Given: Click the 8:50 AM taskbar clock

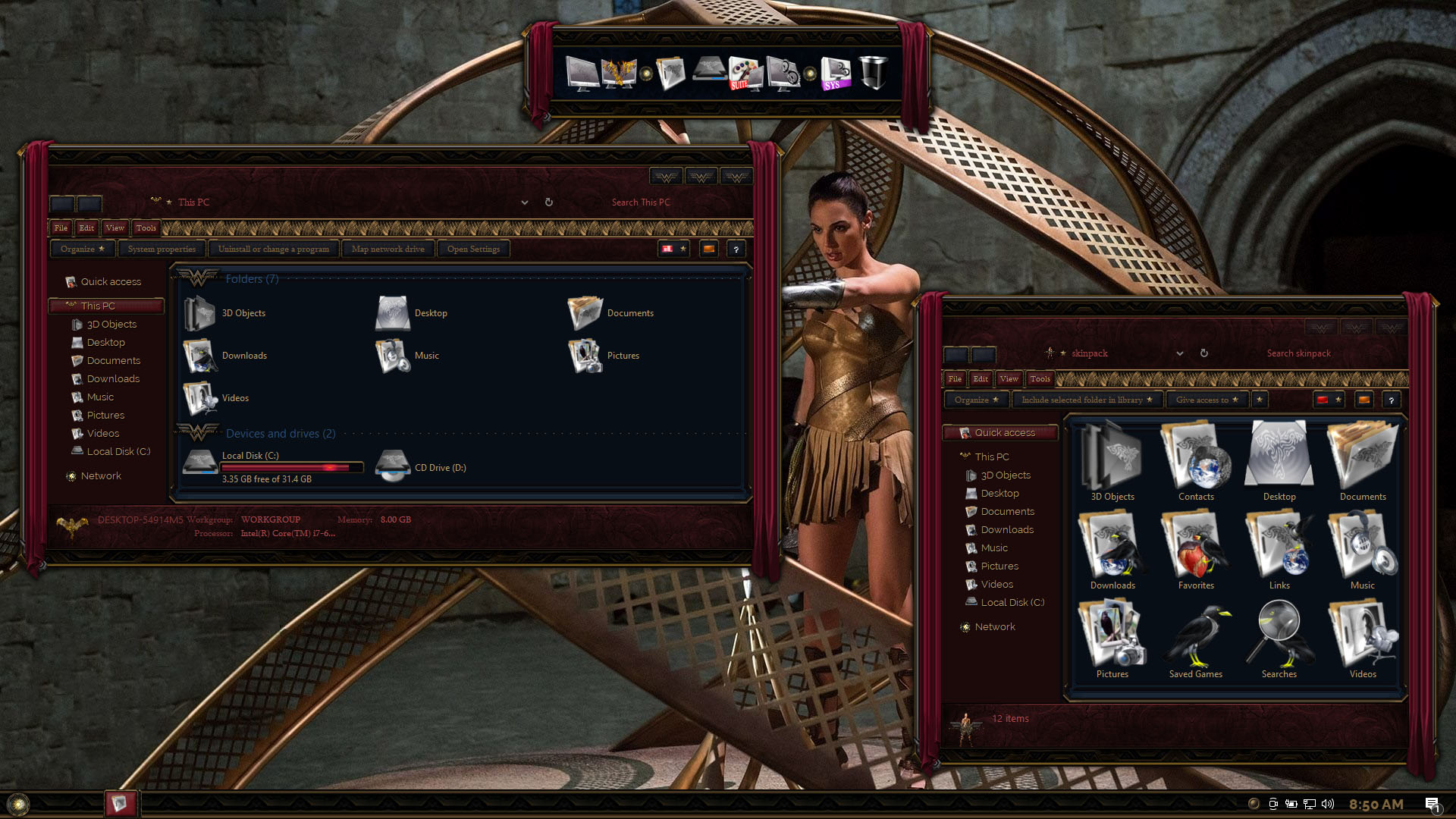Looking at the screenshot, I should pyautogui.click(x=1376, y=804).
